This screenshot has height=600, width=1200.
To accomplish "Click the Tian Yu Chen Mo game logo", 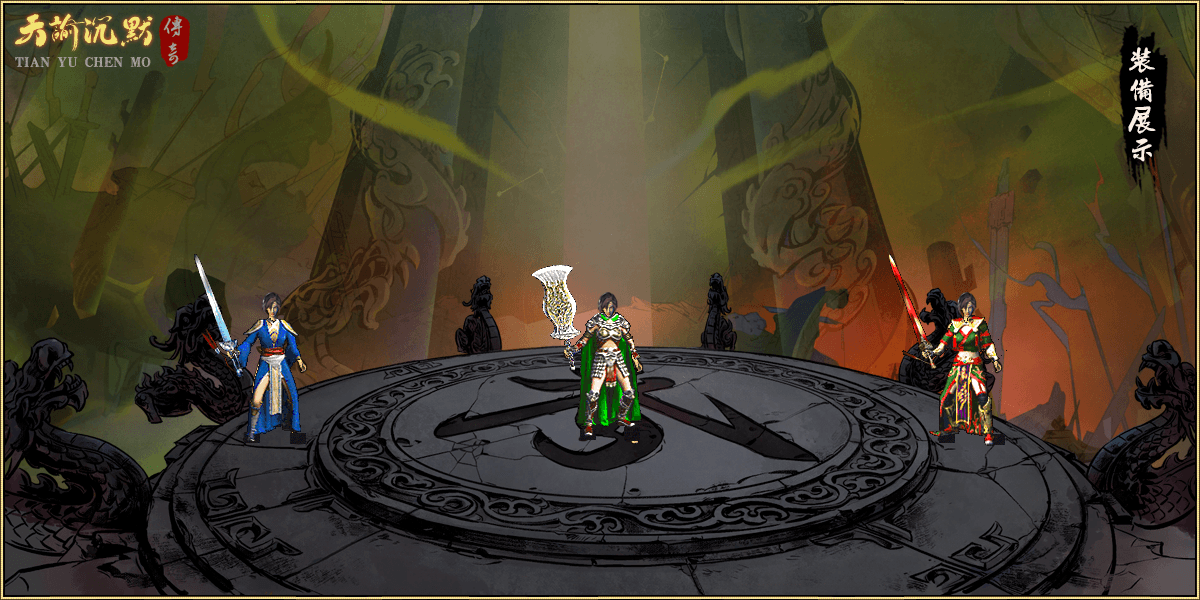I will click(x=100, y=42).
